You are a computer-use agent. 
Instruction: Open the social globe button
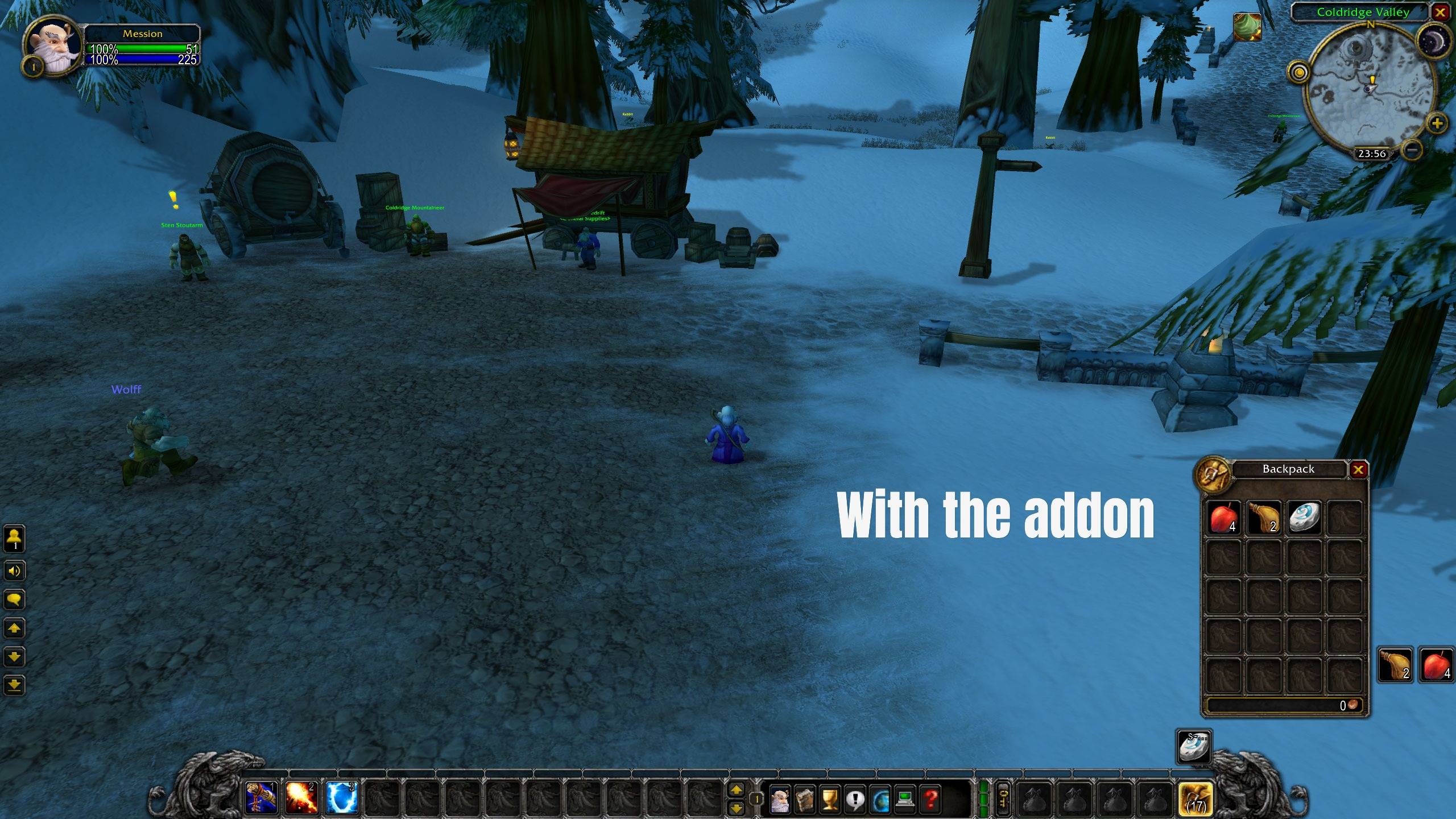tap(880, 800)
